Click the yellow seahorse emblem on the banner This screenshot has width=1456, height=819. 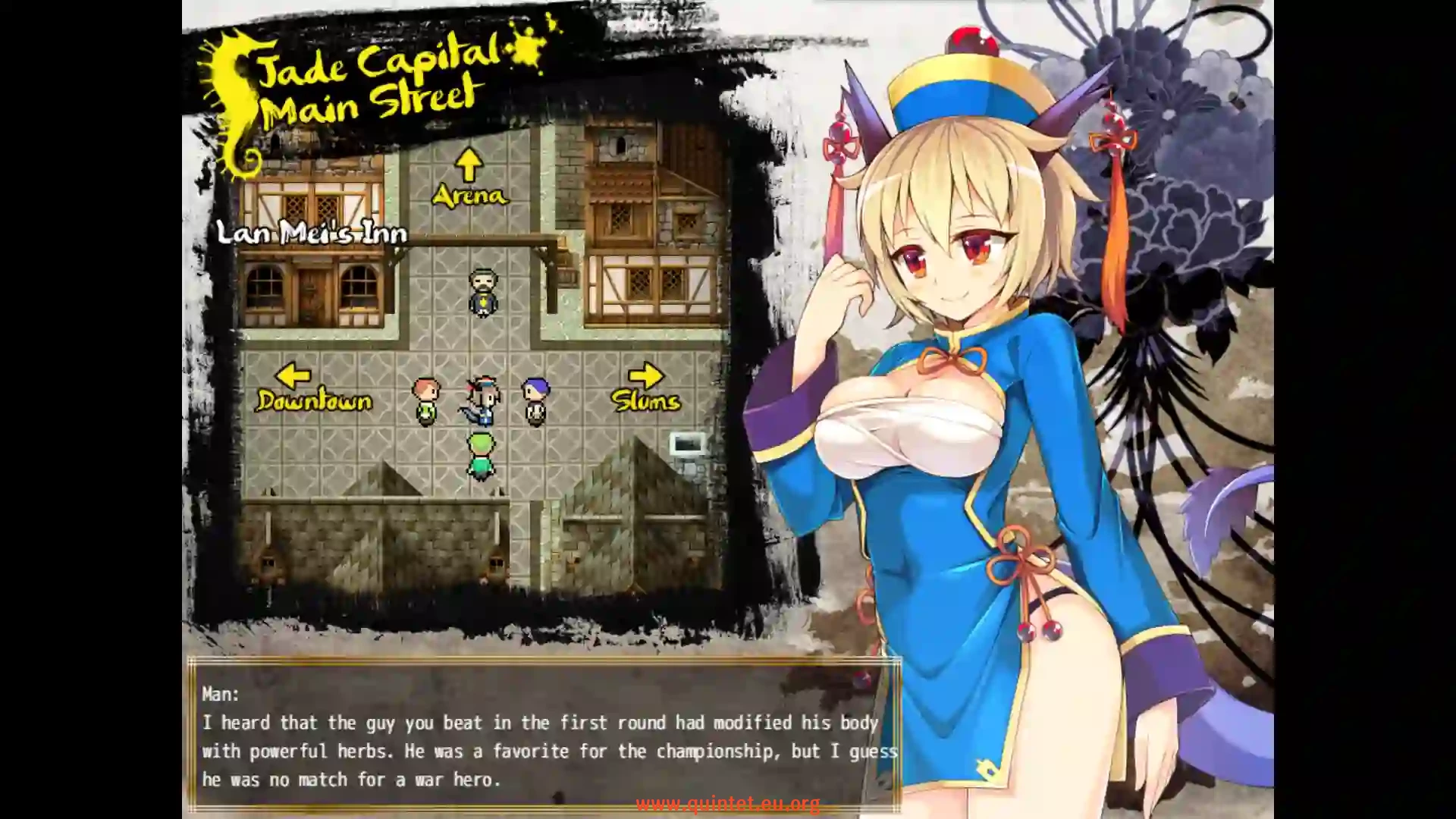click(235, 99)
